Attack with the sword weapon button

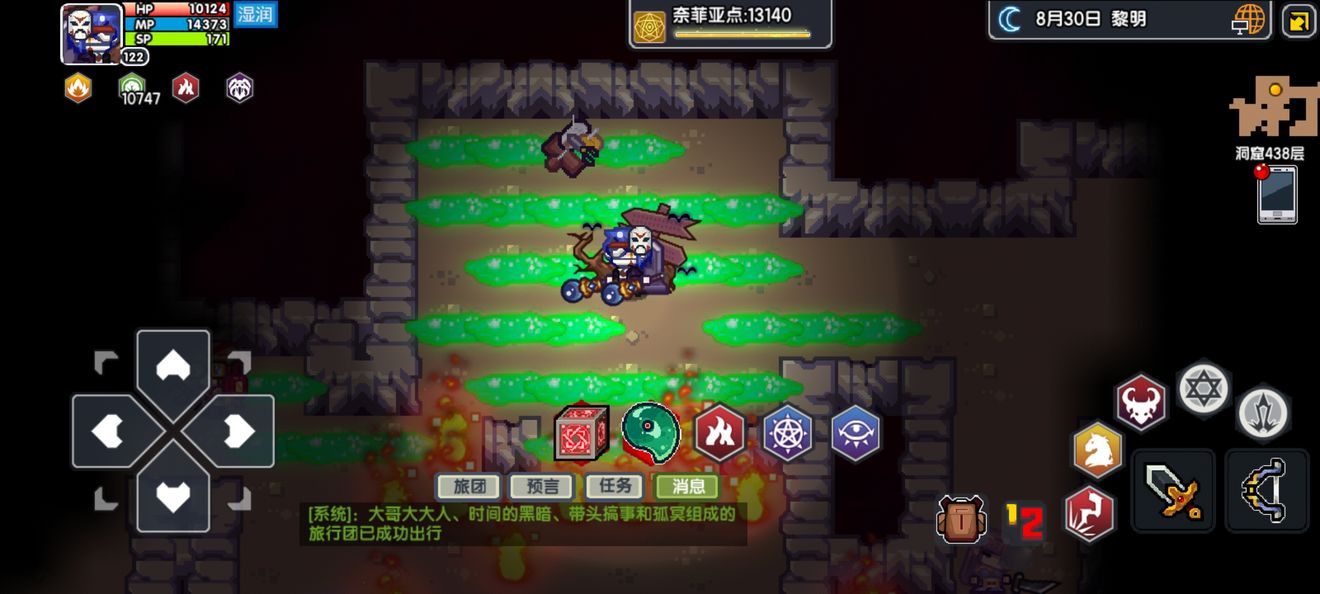point(1173,490)
